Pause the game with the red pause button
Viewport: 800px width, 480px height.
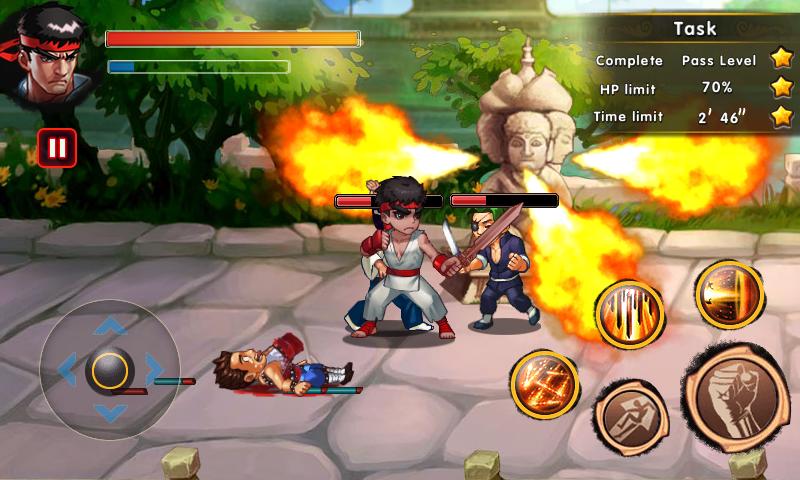click(57, 148)
